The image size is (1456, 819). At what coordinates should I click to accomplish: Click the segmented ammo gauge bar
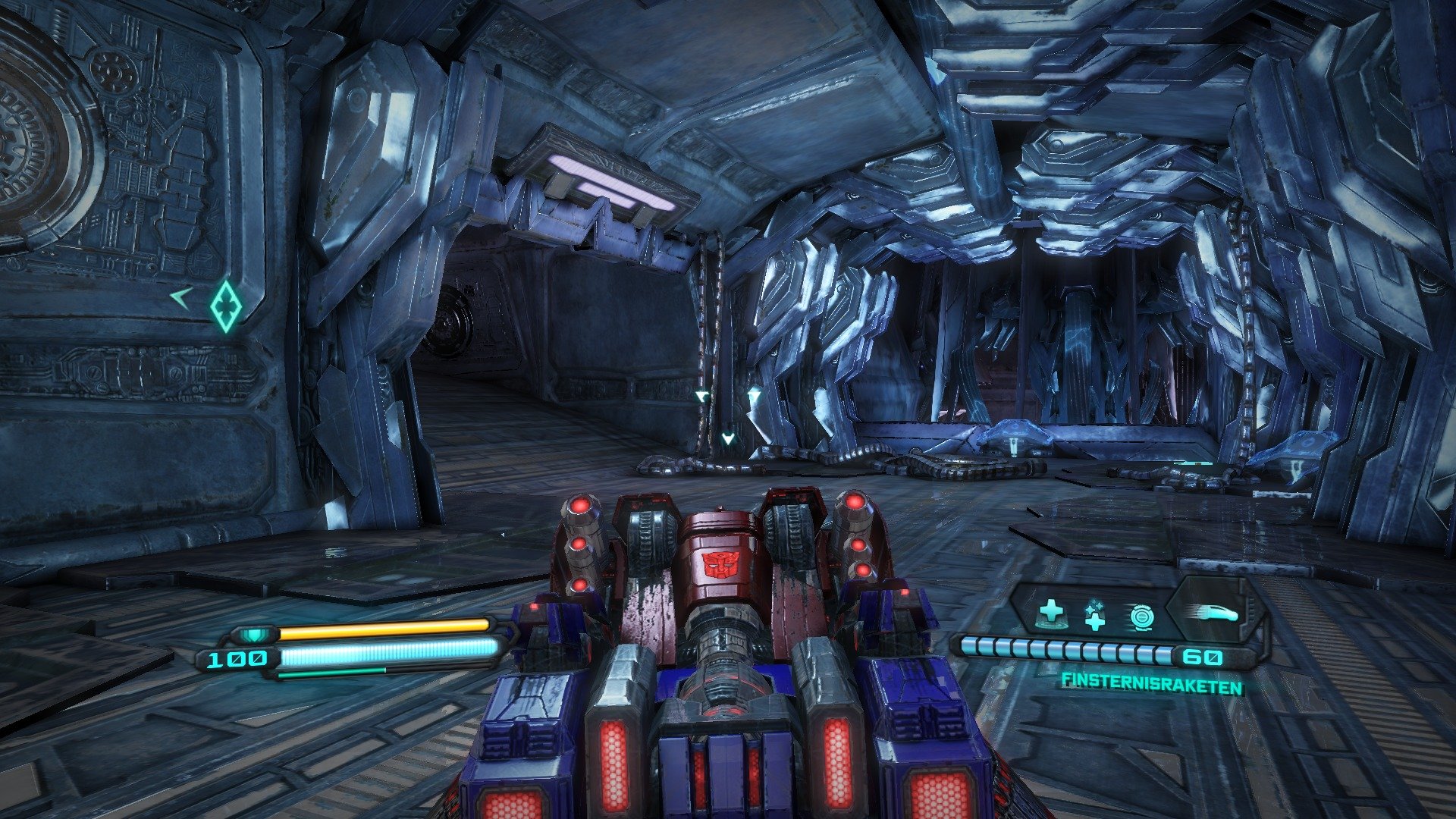point(1062,649)
